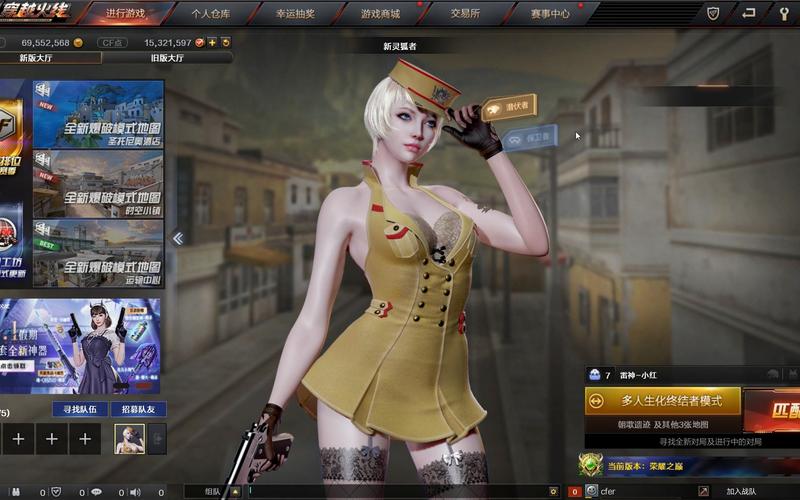Open the 运输中心 map banner
This screenshot has width=800, height=500.
pyautogui.click(x=98, y=252)
